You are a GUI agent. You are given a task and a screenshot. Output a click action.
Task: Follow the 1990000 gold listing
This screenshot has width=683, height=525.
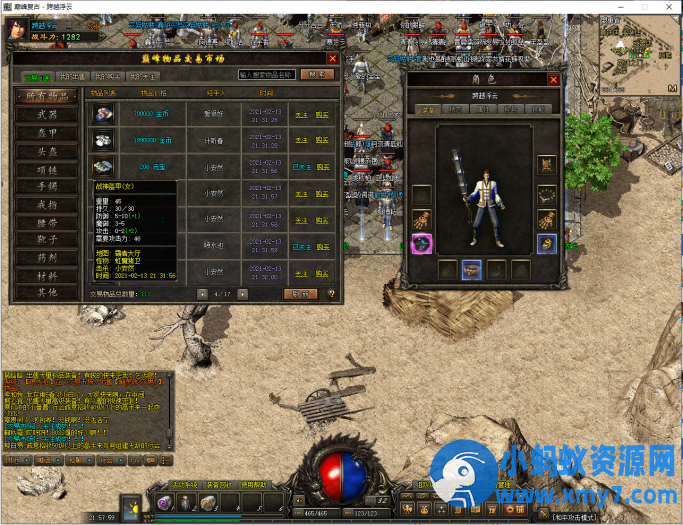coord(300,140)
